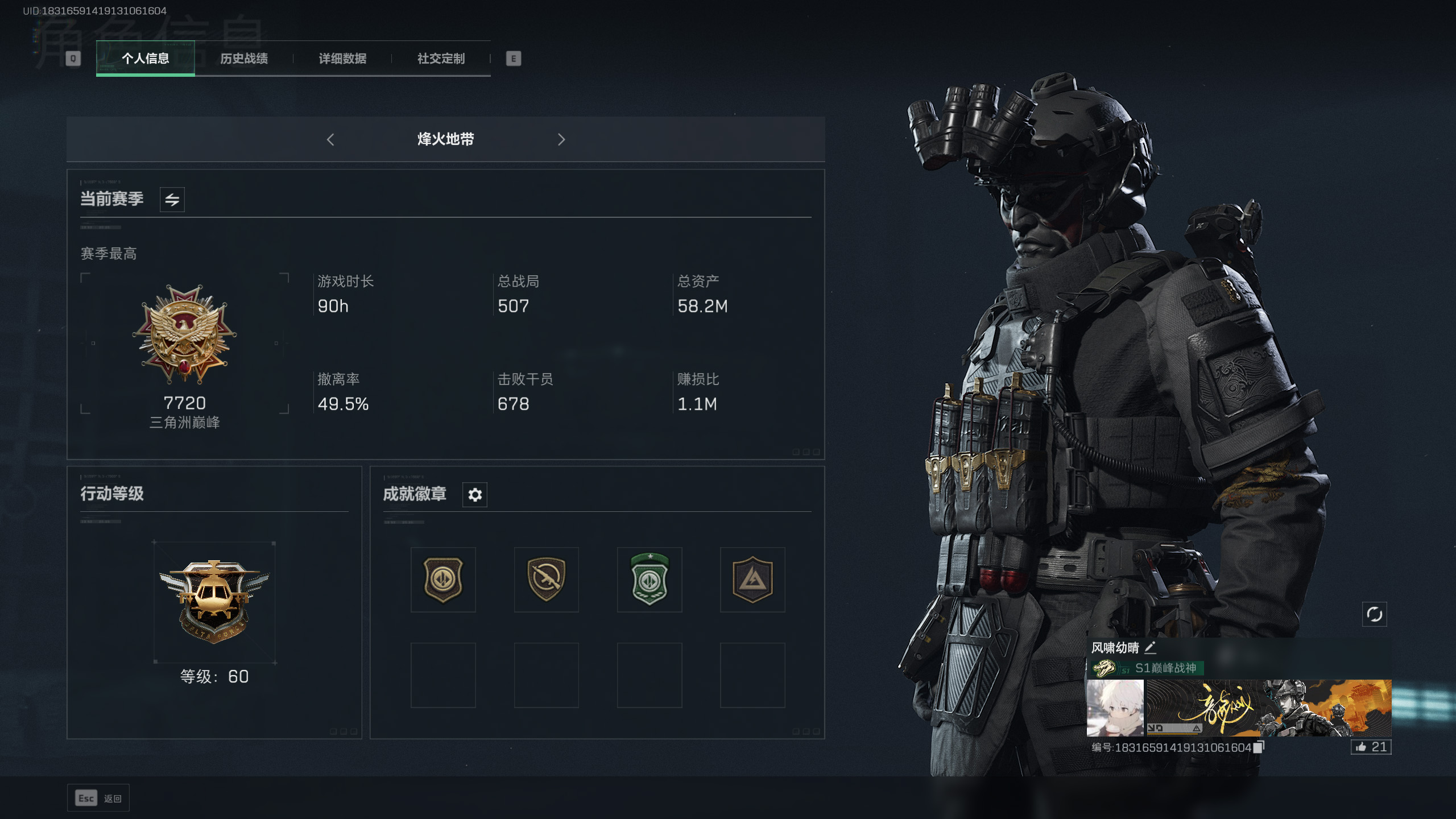Image resolution: width=1456 pixels, height=819 pixels.
Task: Copy the player ID number
Action: 1259,747
